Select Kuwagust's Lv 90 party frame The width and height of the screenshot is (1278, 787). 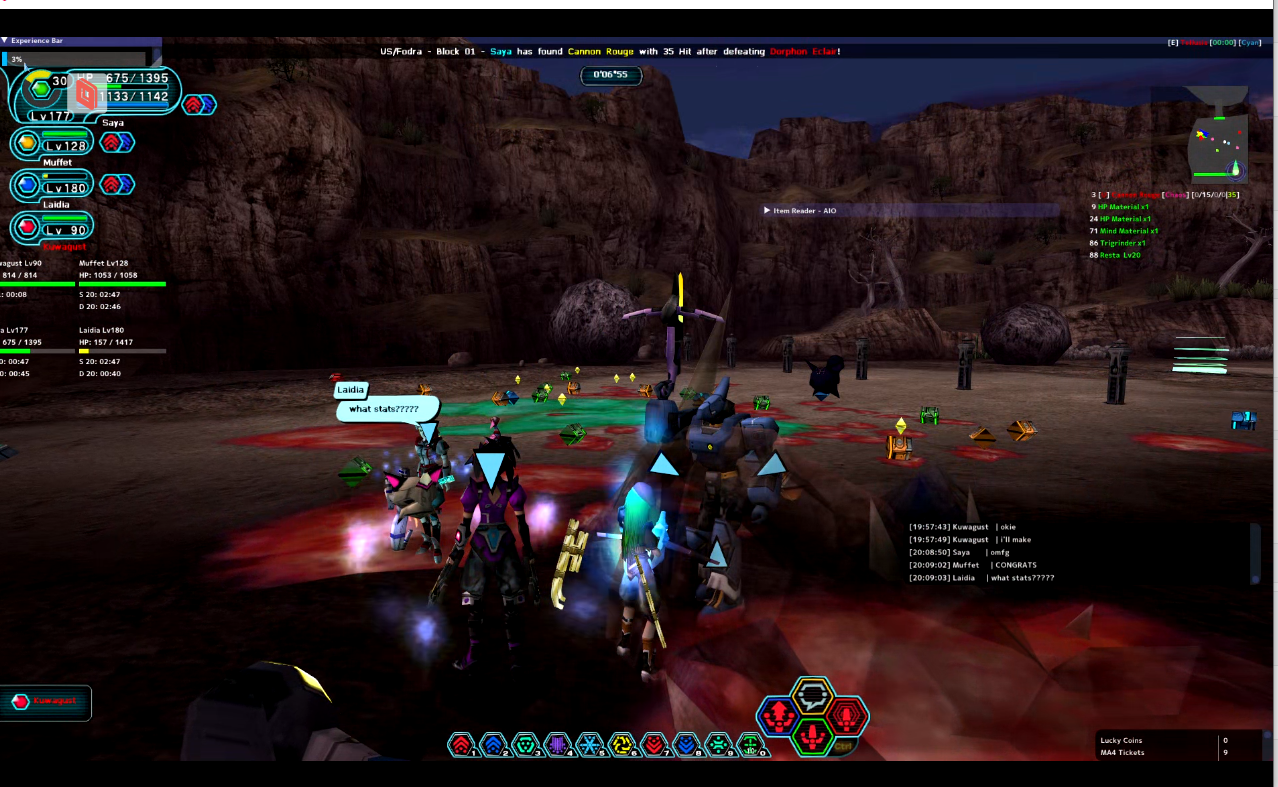click(52, 228)
